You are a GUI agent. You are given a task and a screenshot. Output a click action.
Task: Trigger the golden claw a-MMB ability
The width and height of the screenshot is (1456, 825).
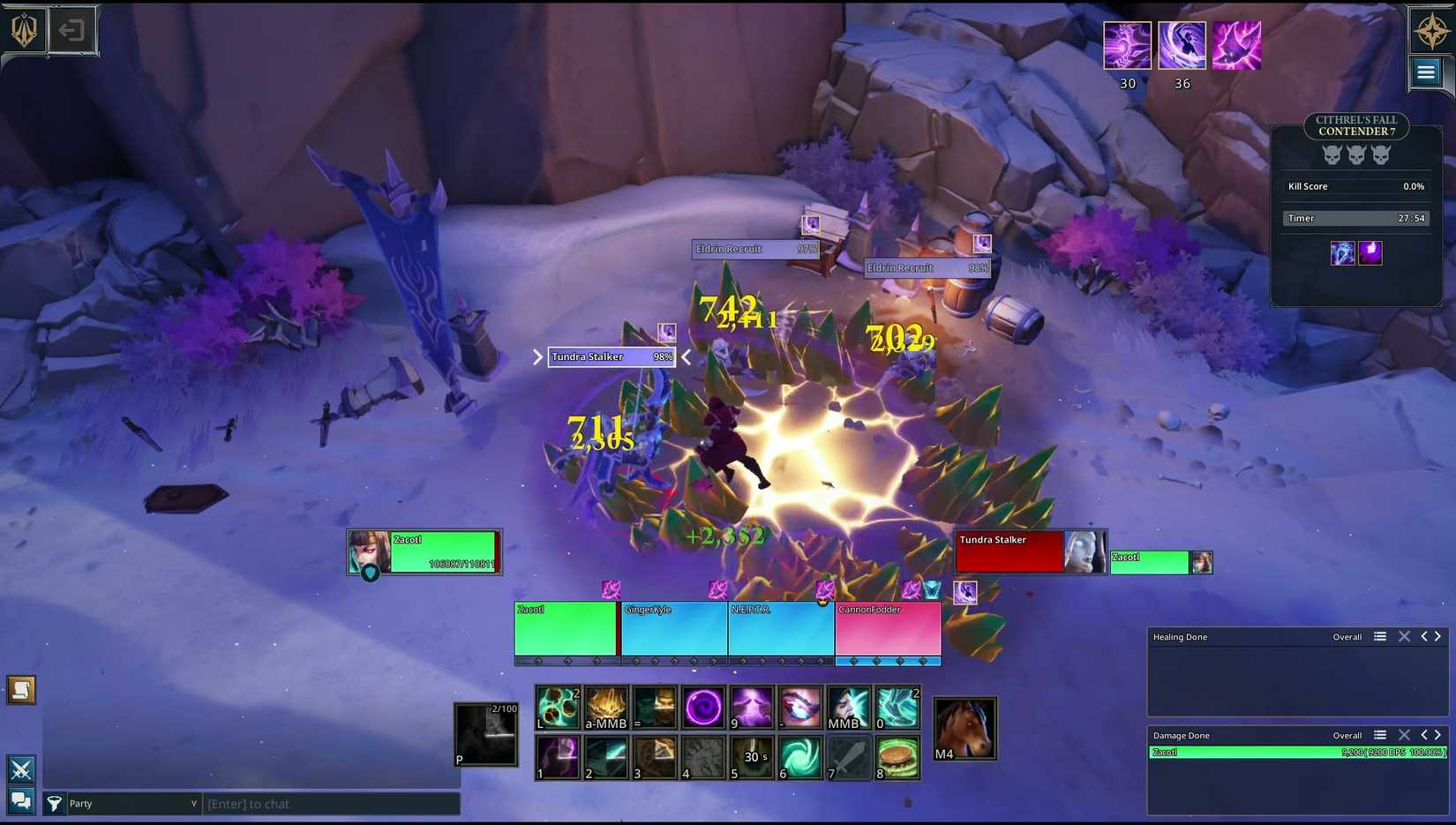[x=606, y=708]
